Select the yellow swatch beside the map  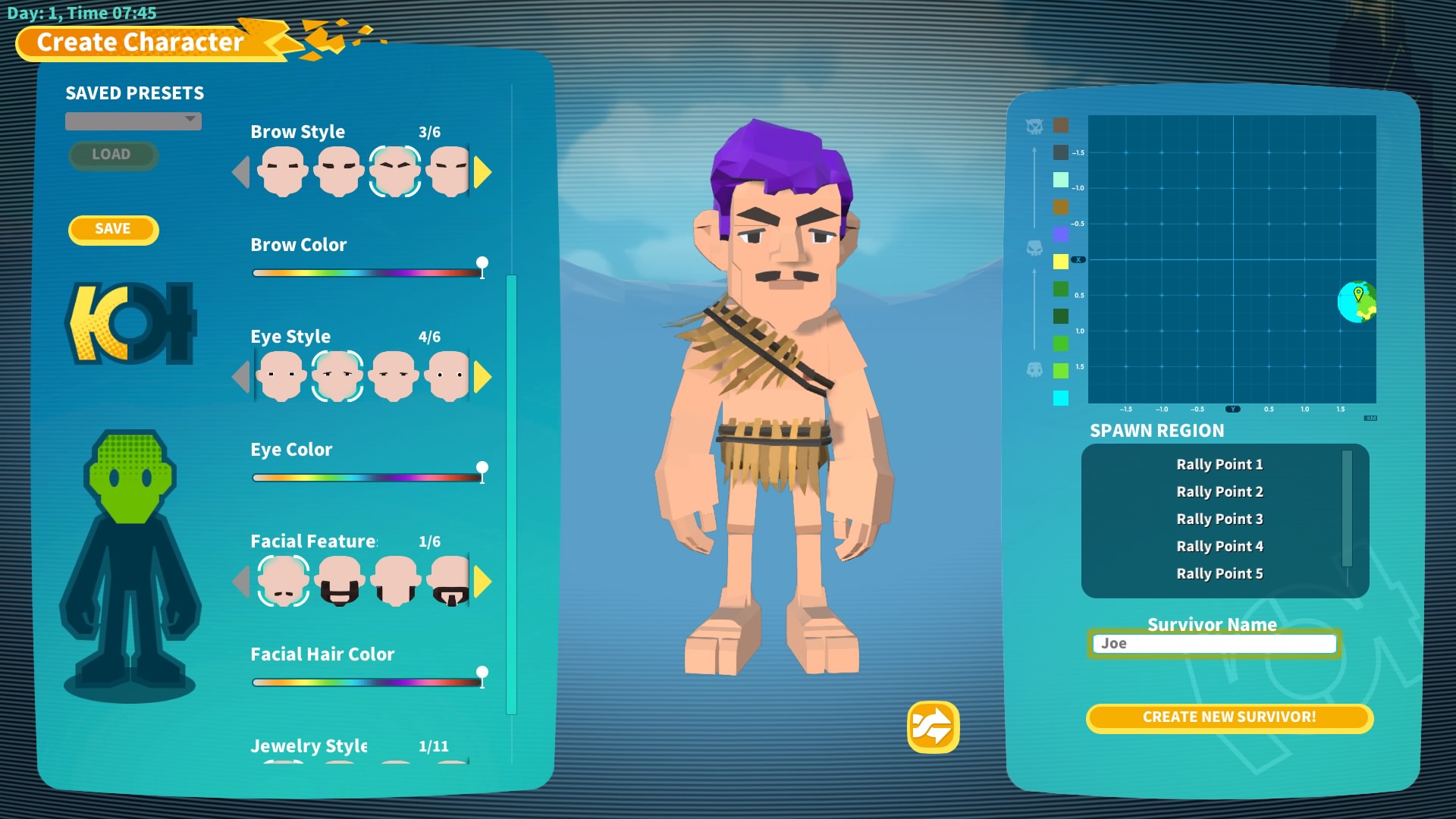click(x=1061, y=262)
